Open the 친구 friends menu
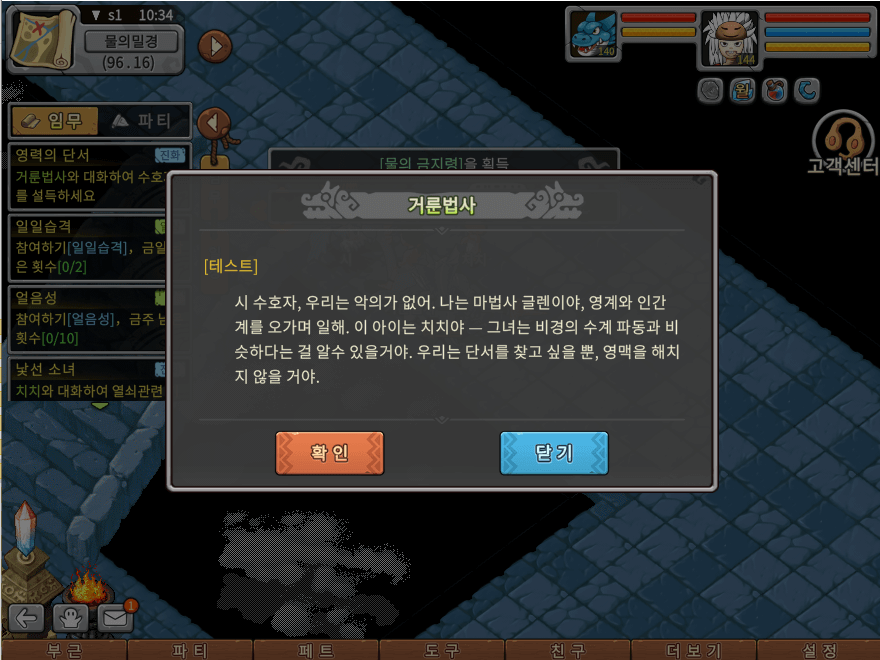Viewport: 880px width, 660px height. tap(568, 651)
